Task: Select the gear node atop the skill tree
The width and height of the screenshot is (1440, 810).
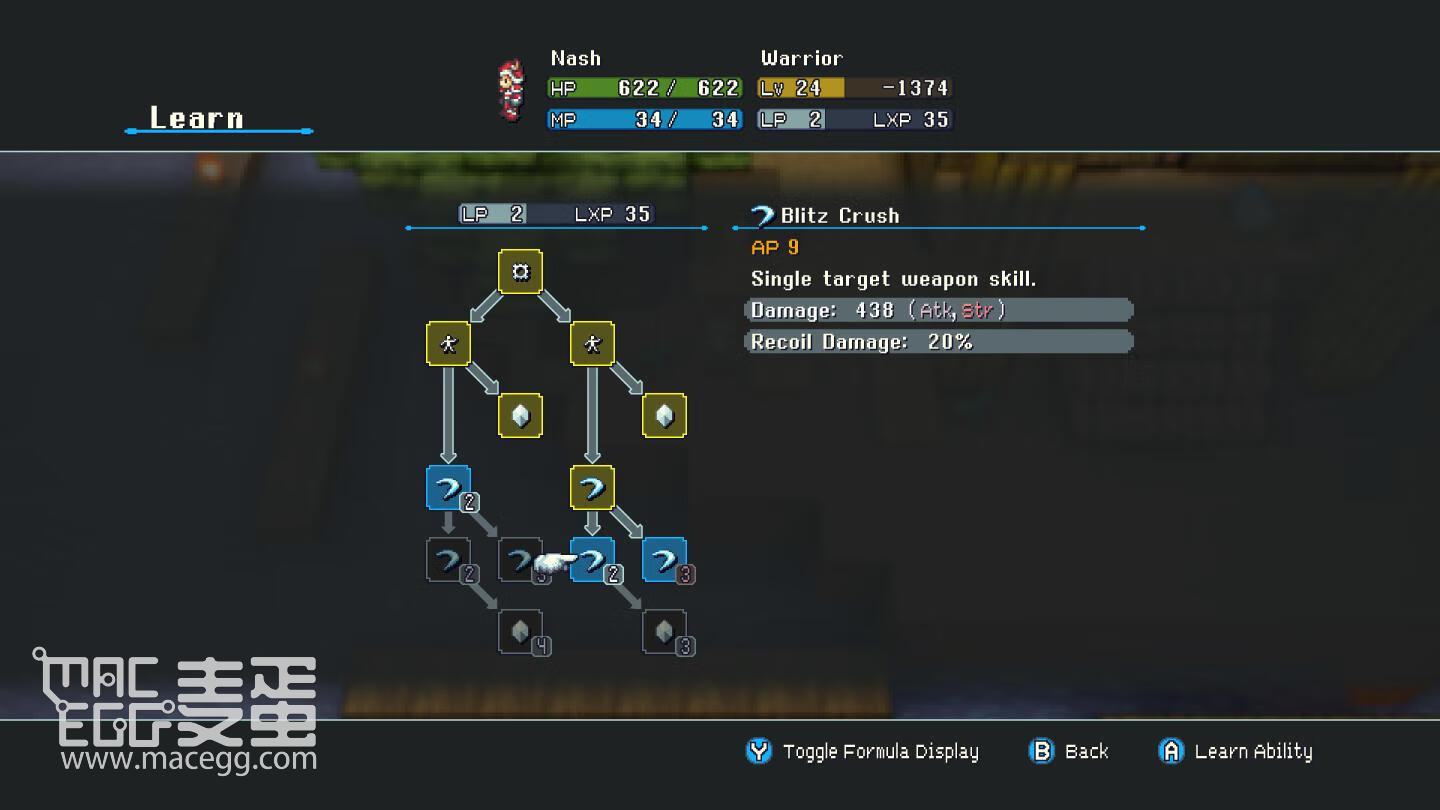Action: tap(520, 271)
